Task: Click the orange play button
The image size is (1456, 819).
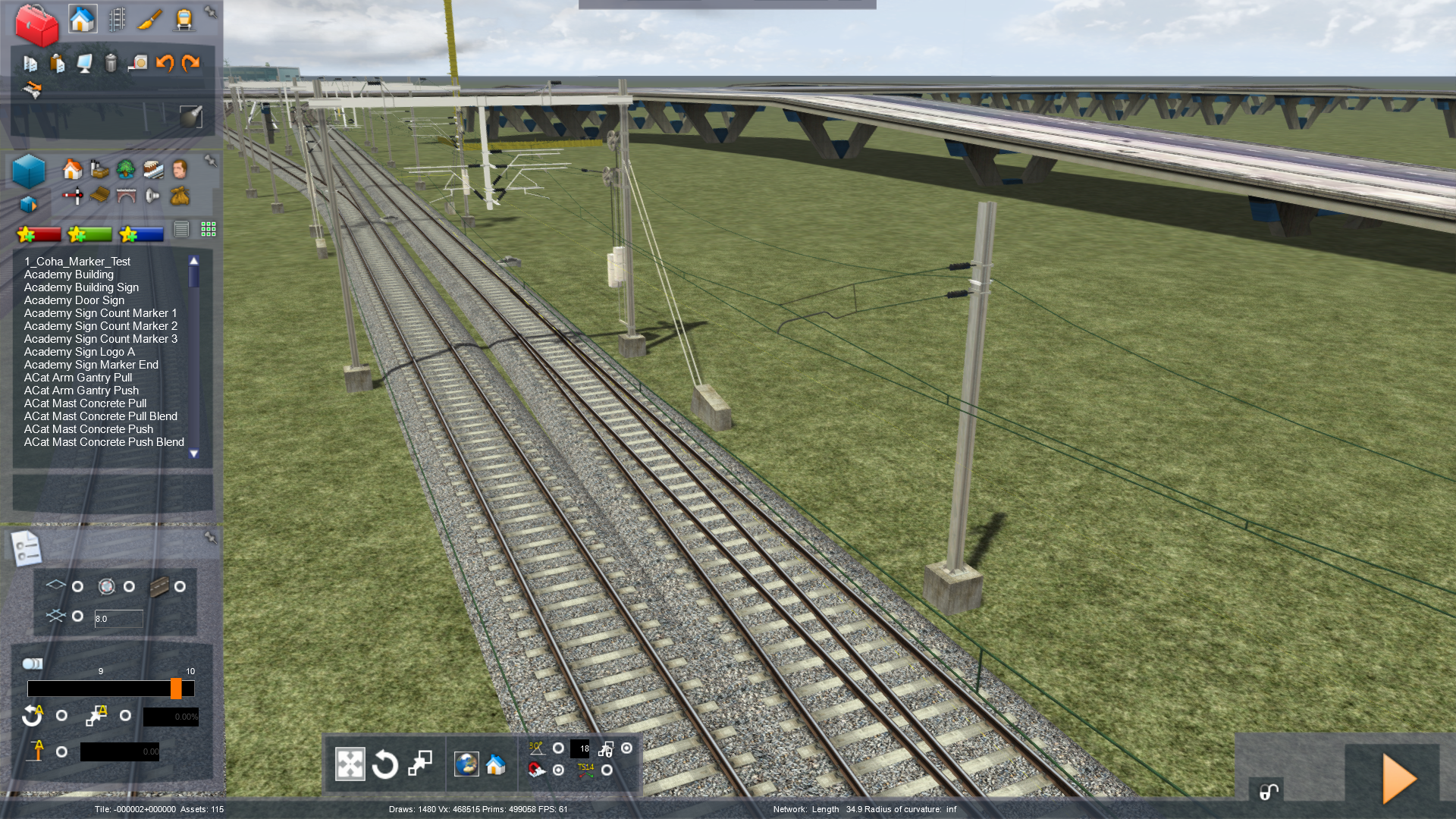Action: click(1398, 778)
